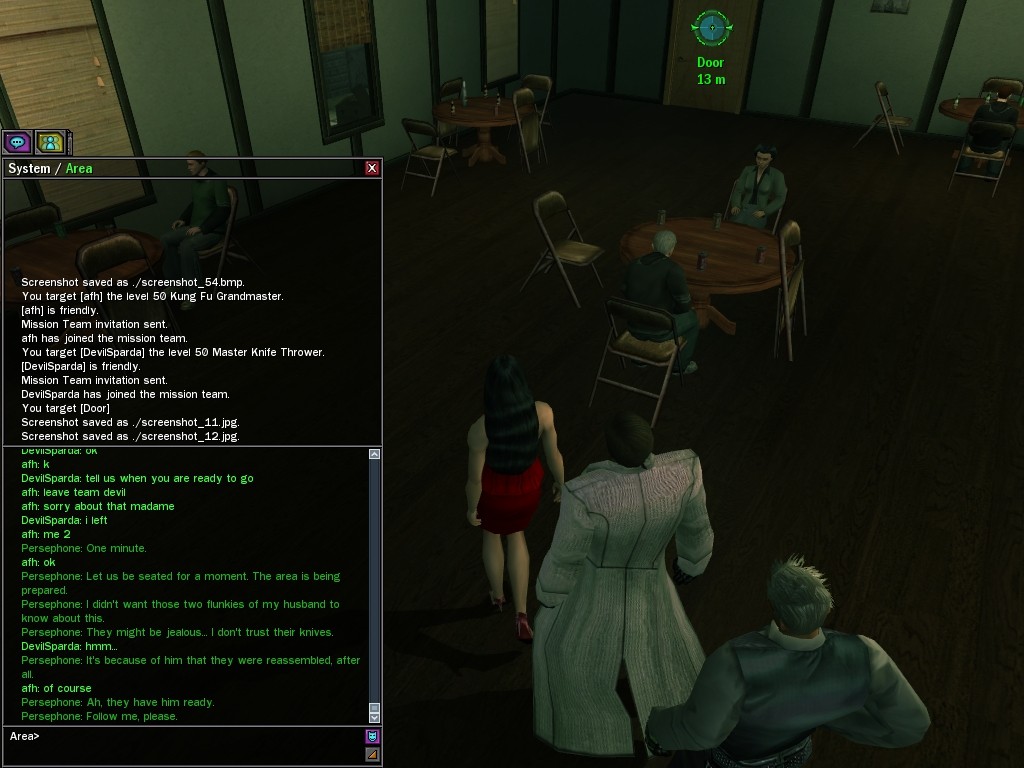Image resolution: width=1024 pixels, height=768 pixels.
Task: Select the Door target waypoint marker
Action: (711, 28)
